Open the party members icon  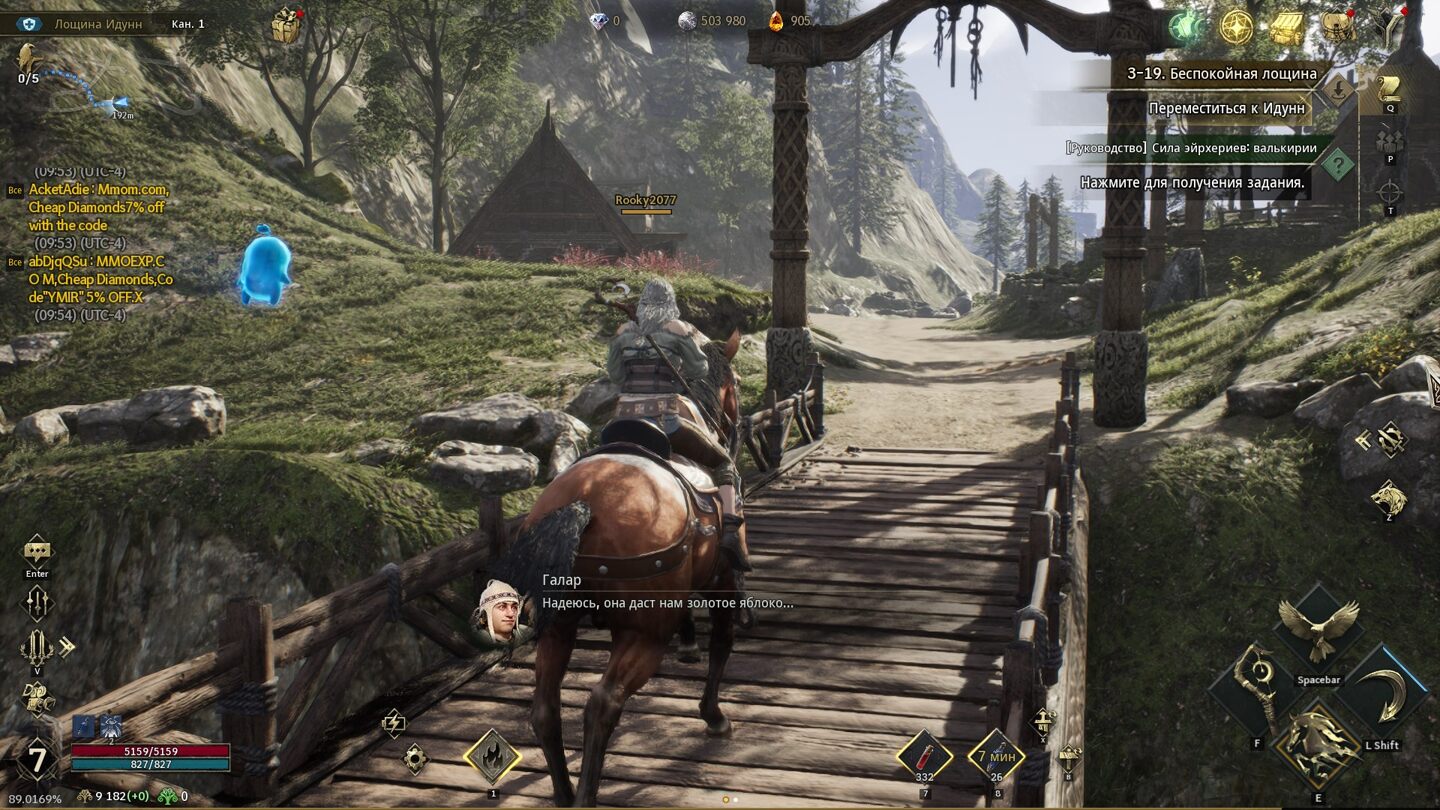pos(1389,139)
